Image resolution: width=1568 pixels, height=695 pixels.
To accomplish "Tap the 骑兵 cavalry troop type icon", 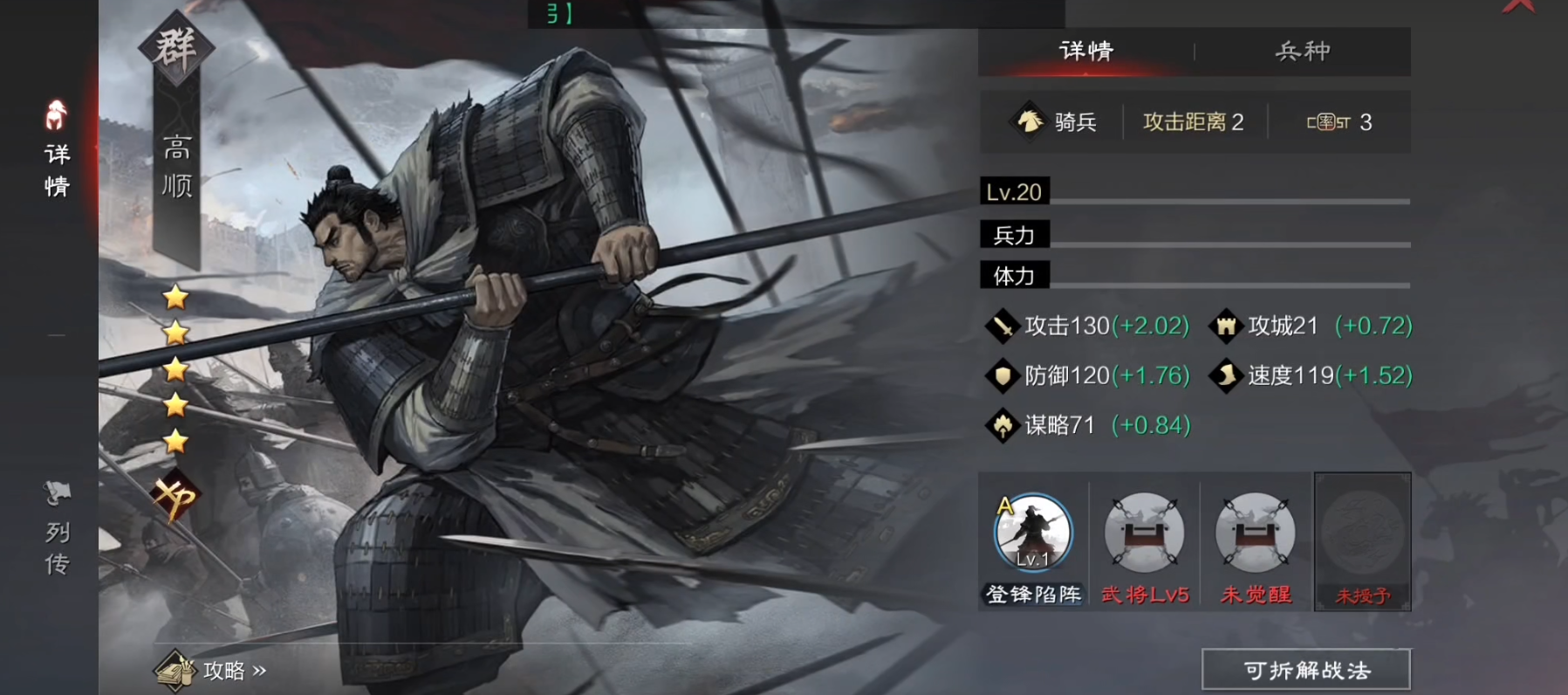I will [x=1030, y=121].
